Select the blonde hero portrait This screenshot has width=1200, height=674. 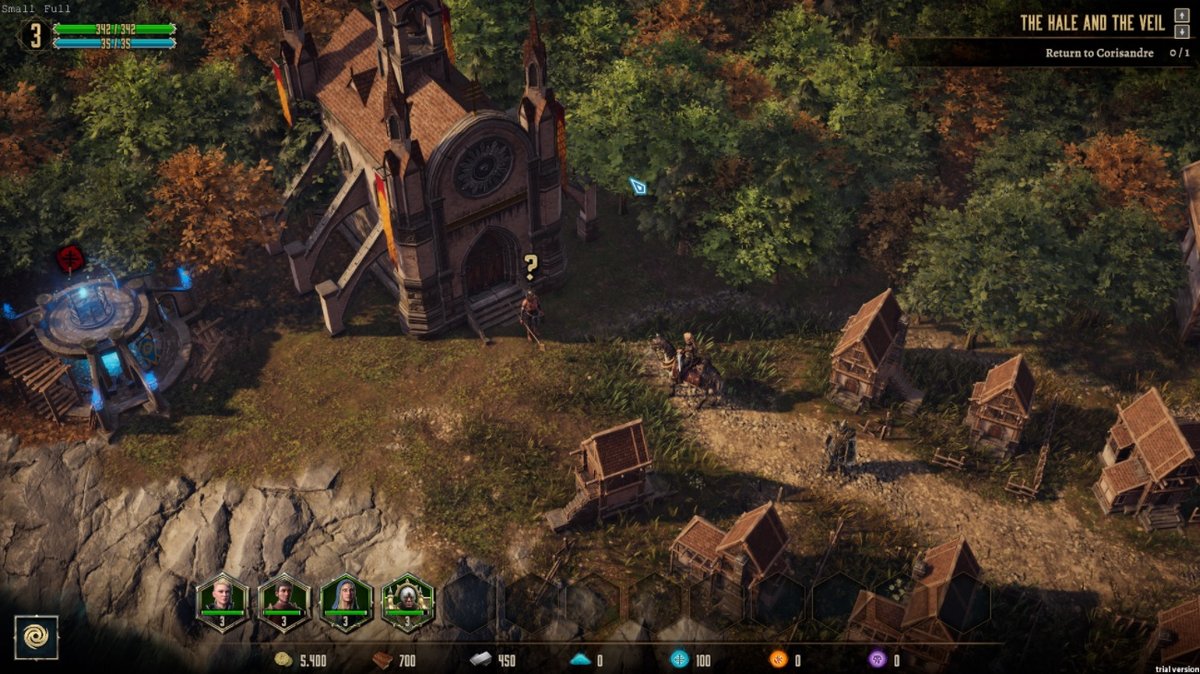tap(221, 601)
